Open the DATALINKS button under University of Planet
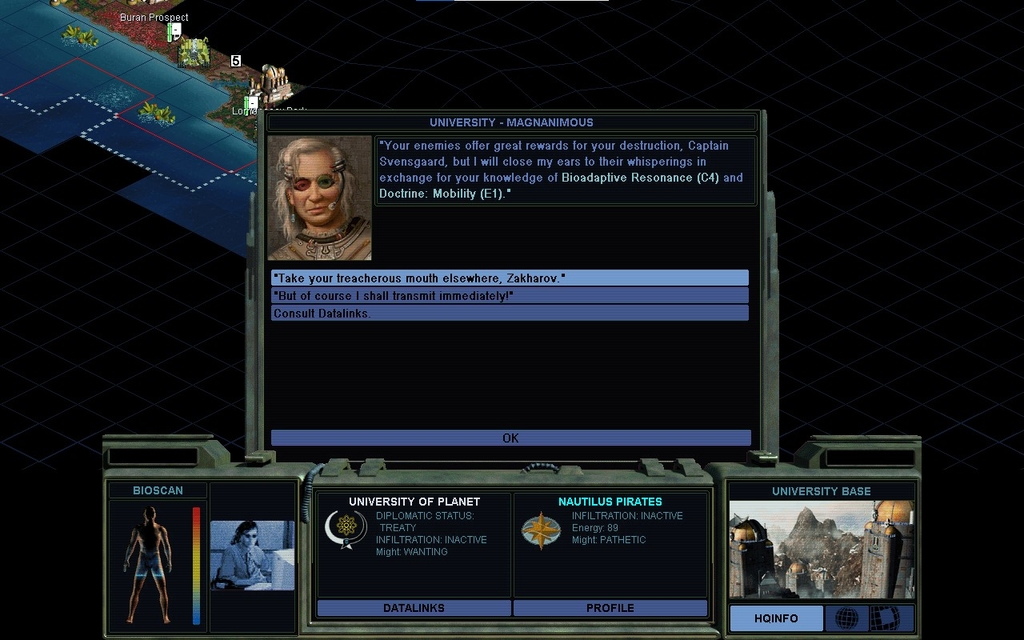This screenshot has width=1024, height=640. tap(414, 608)
